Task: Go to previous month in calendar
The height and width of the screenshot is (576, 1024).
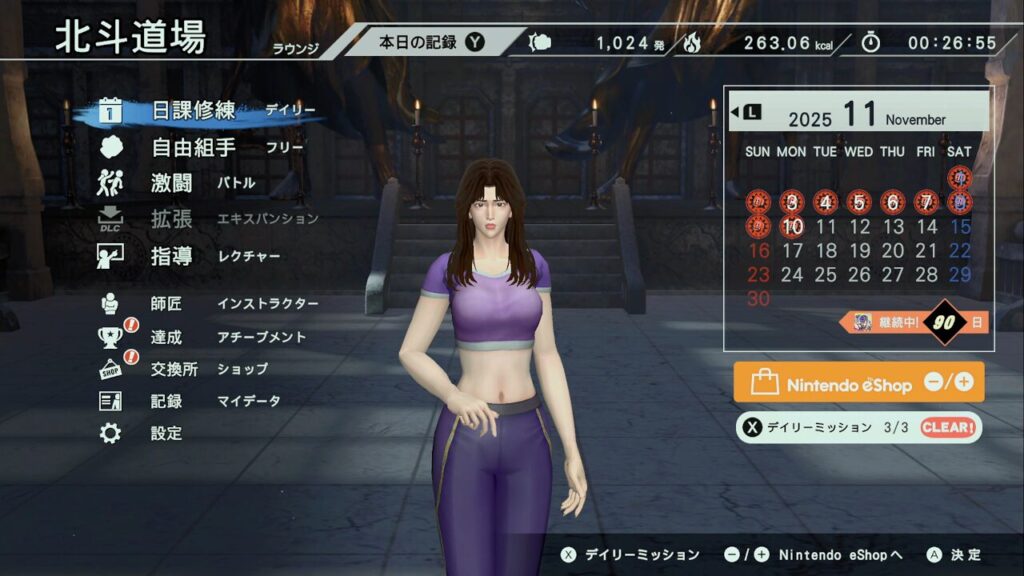Action: tap(747, 112)
